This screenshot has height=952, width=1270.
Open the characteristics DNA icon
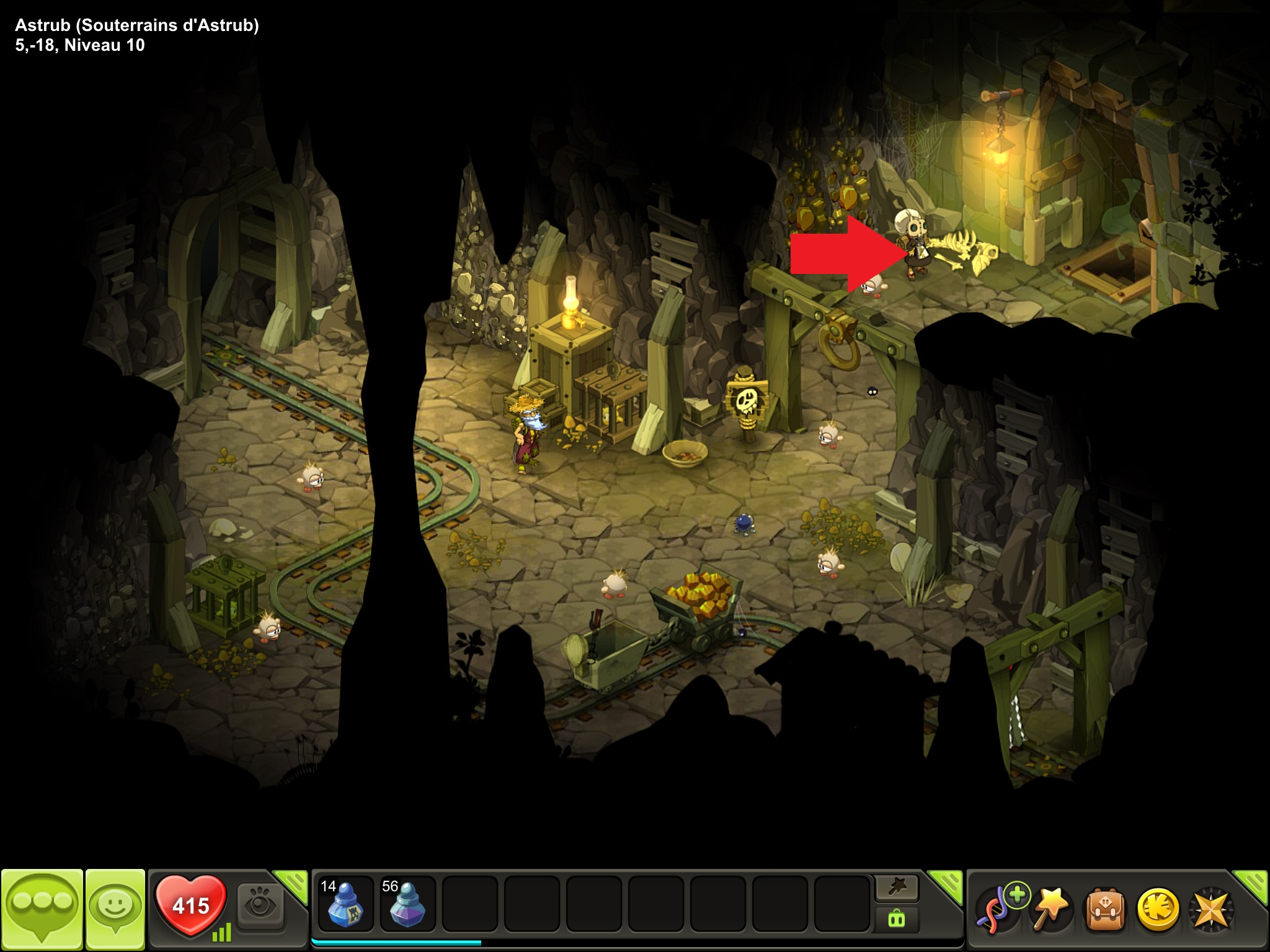[997, 910]
